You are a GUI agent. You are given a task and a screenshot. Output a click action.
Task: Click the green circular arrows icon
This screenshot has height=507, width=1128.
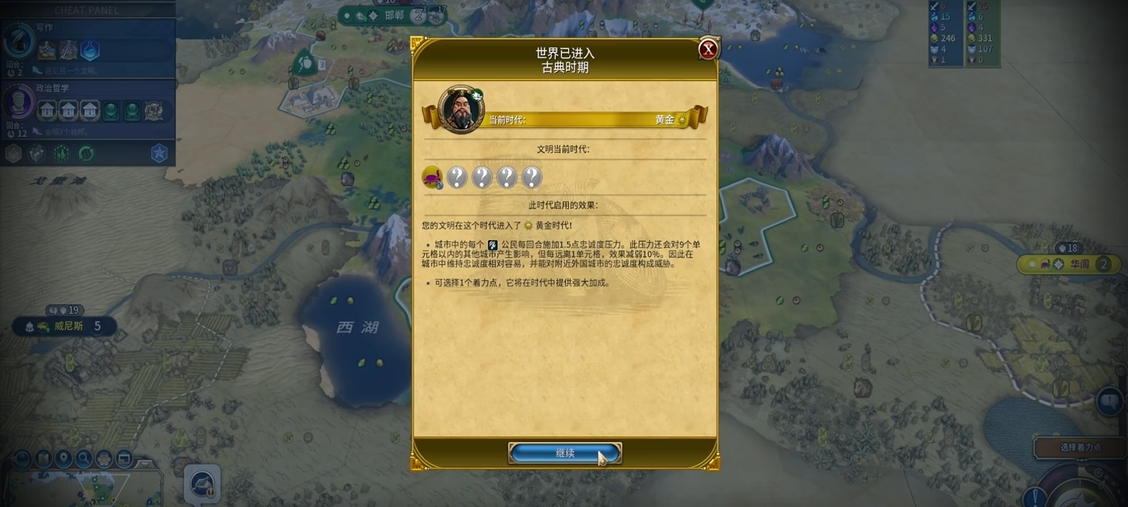tap(86, 153)
